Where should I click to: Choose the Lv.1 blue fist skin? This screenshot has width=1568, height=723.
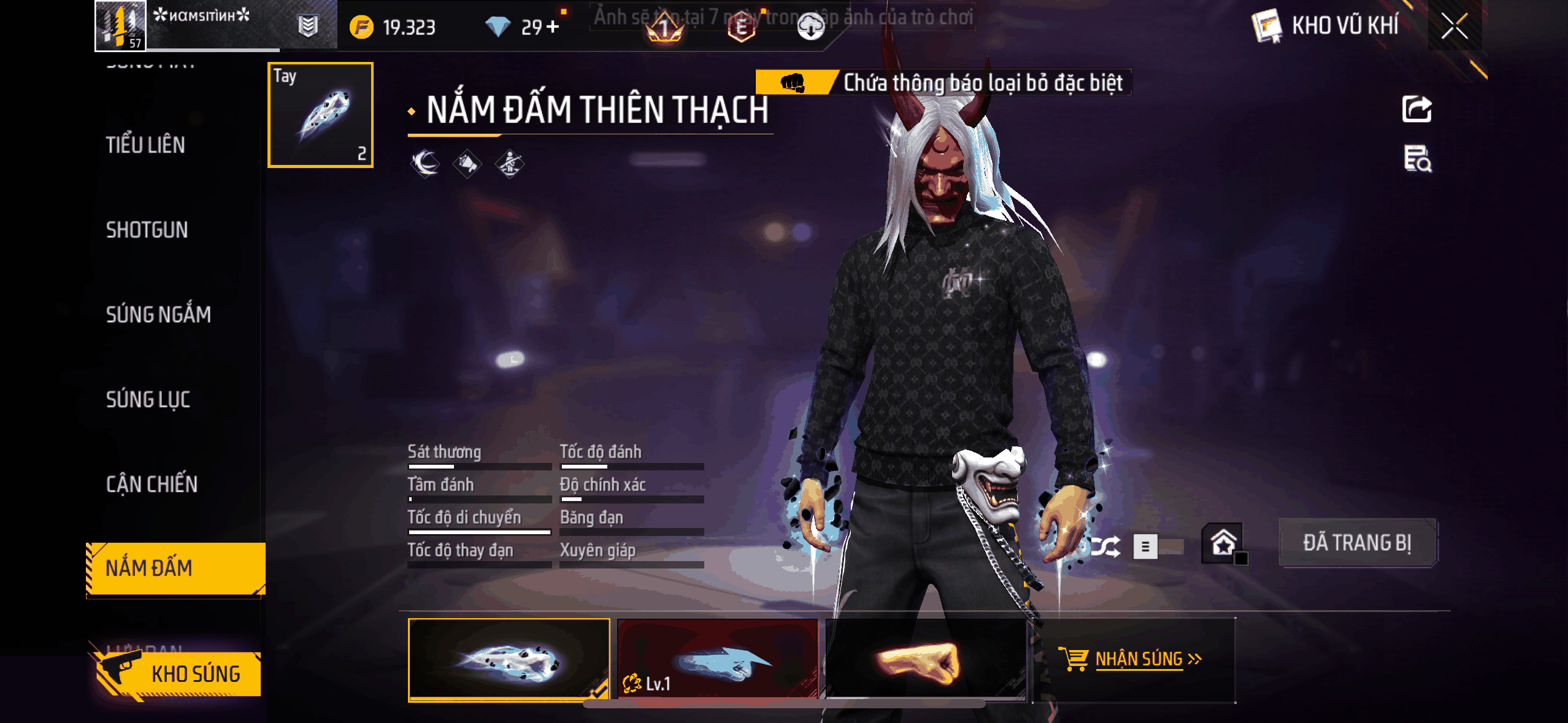click(x=717, y=659)
